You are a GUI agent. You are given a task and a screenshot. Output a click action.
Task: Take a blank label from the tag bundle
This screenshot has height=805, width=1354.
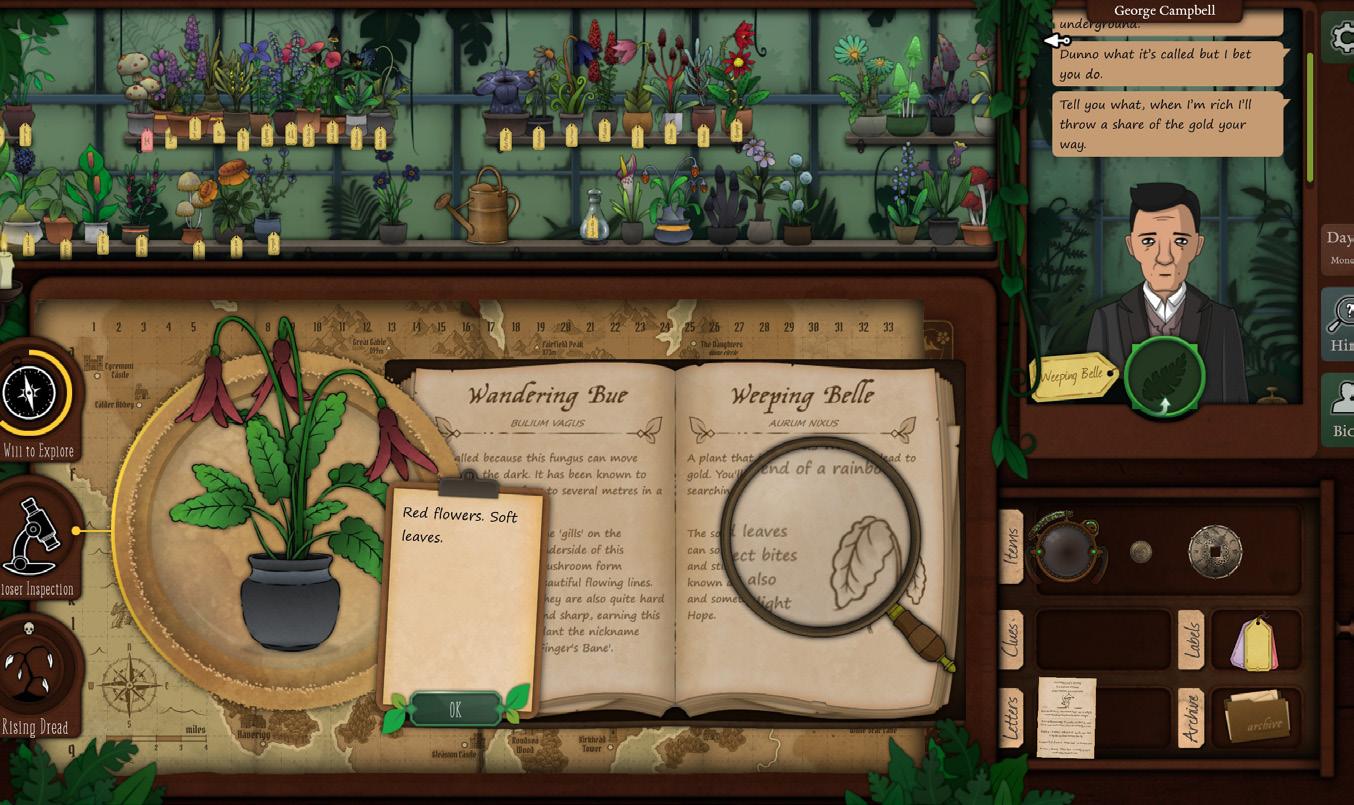[x=1255, y=642]
